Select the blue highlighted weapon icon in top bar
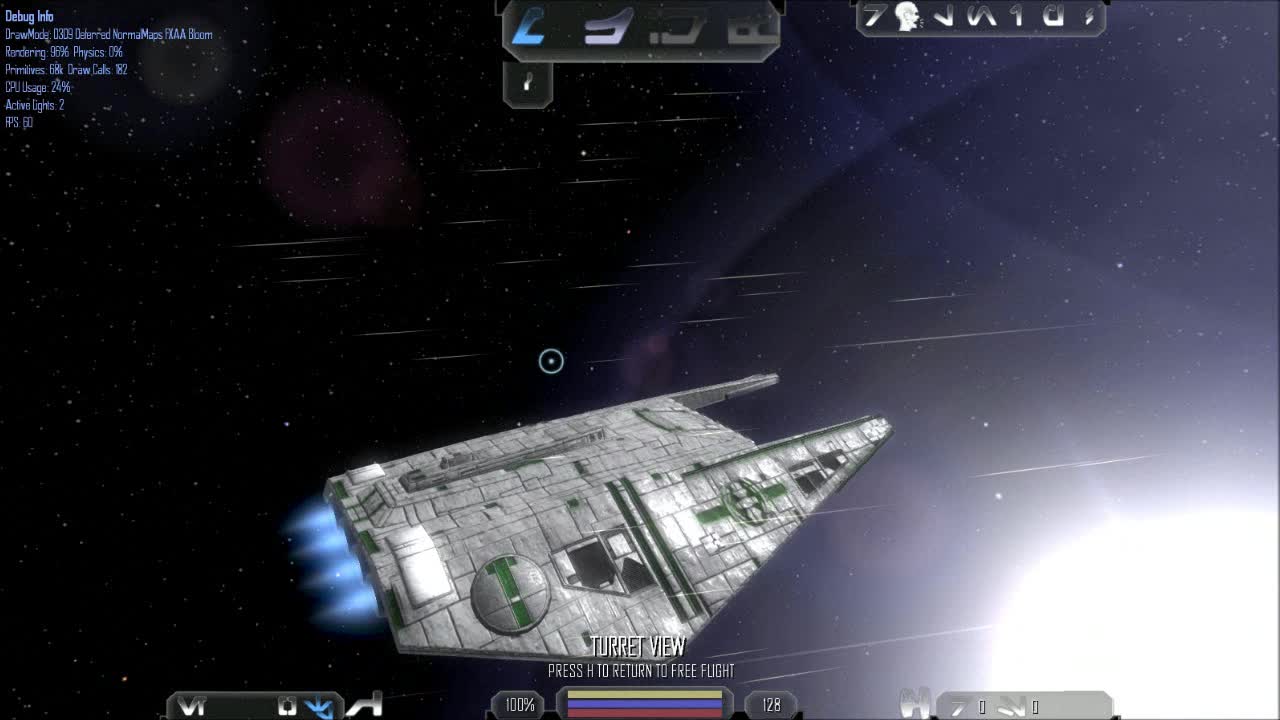The image size is (1280, 720). tap(528, 25)
